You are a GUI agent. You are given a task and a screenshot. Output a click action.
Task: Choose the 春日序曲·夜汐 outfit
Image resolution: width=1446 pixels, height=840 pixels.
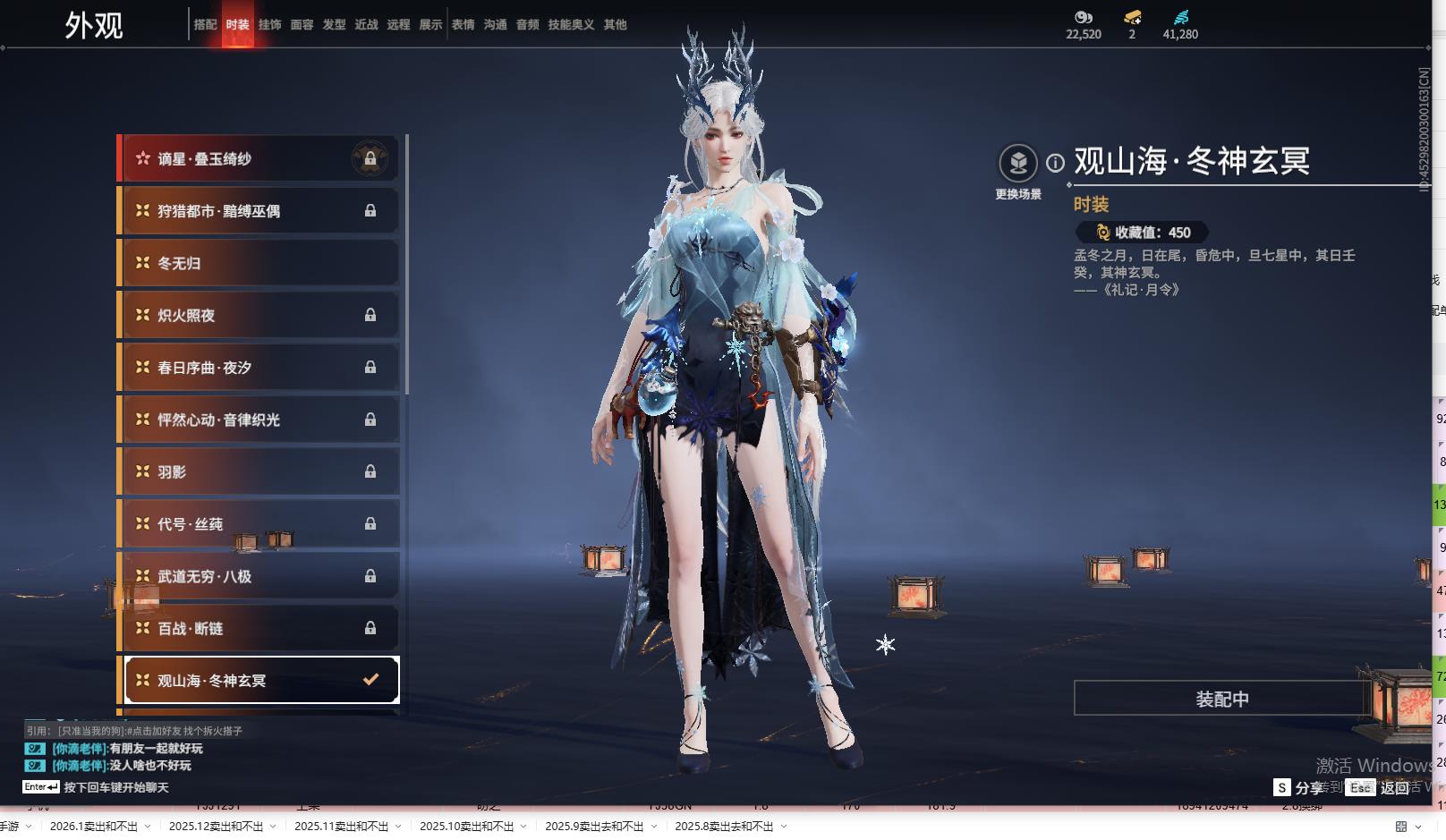(258, 368)
